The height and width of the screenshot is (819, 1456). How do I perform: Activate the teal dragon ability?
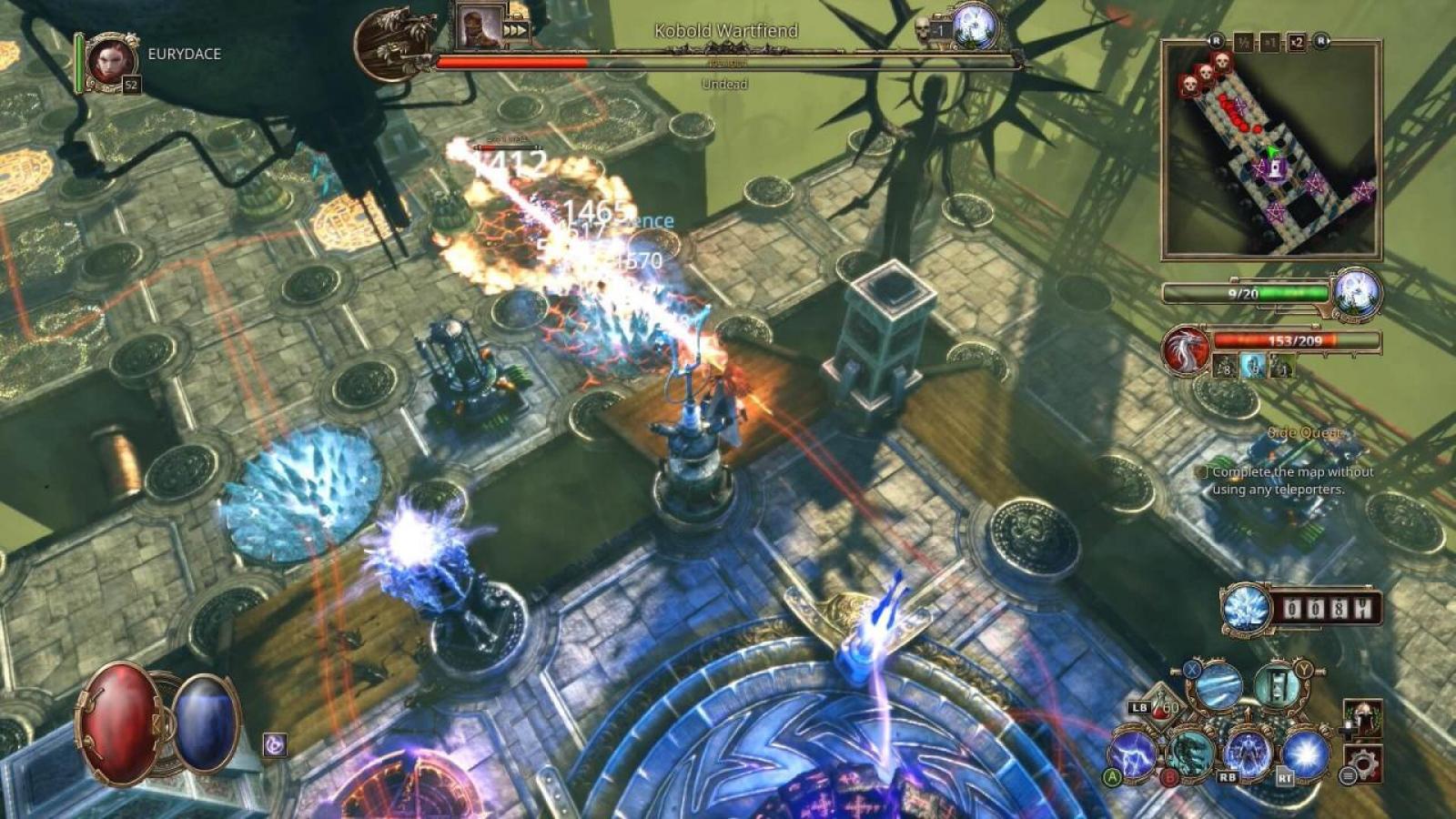[1191, 752]
